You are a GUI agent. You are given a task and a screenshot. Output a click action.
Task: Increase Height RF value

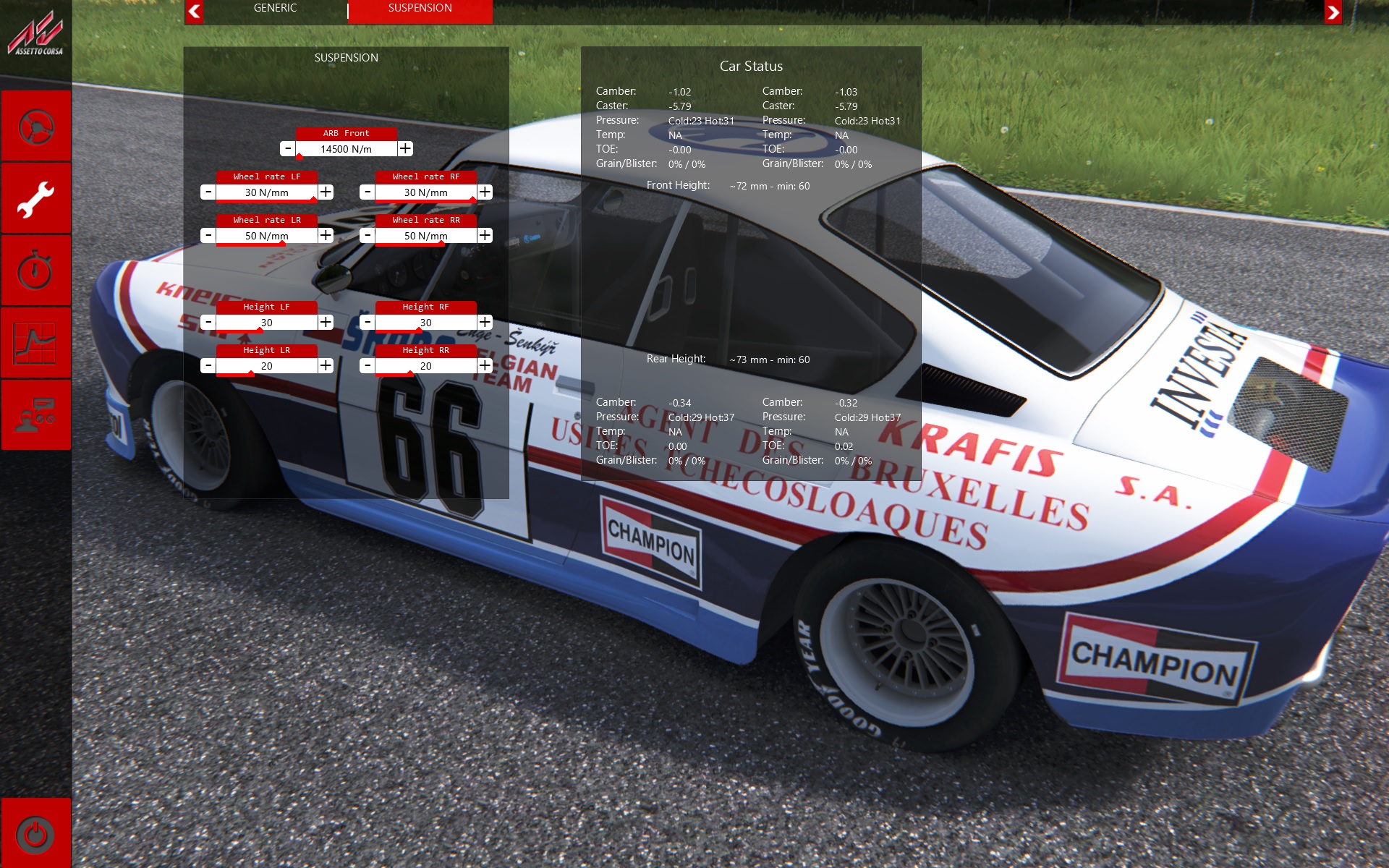(485, 322)
